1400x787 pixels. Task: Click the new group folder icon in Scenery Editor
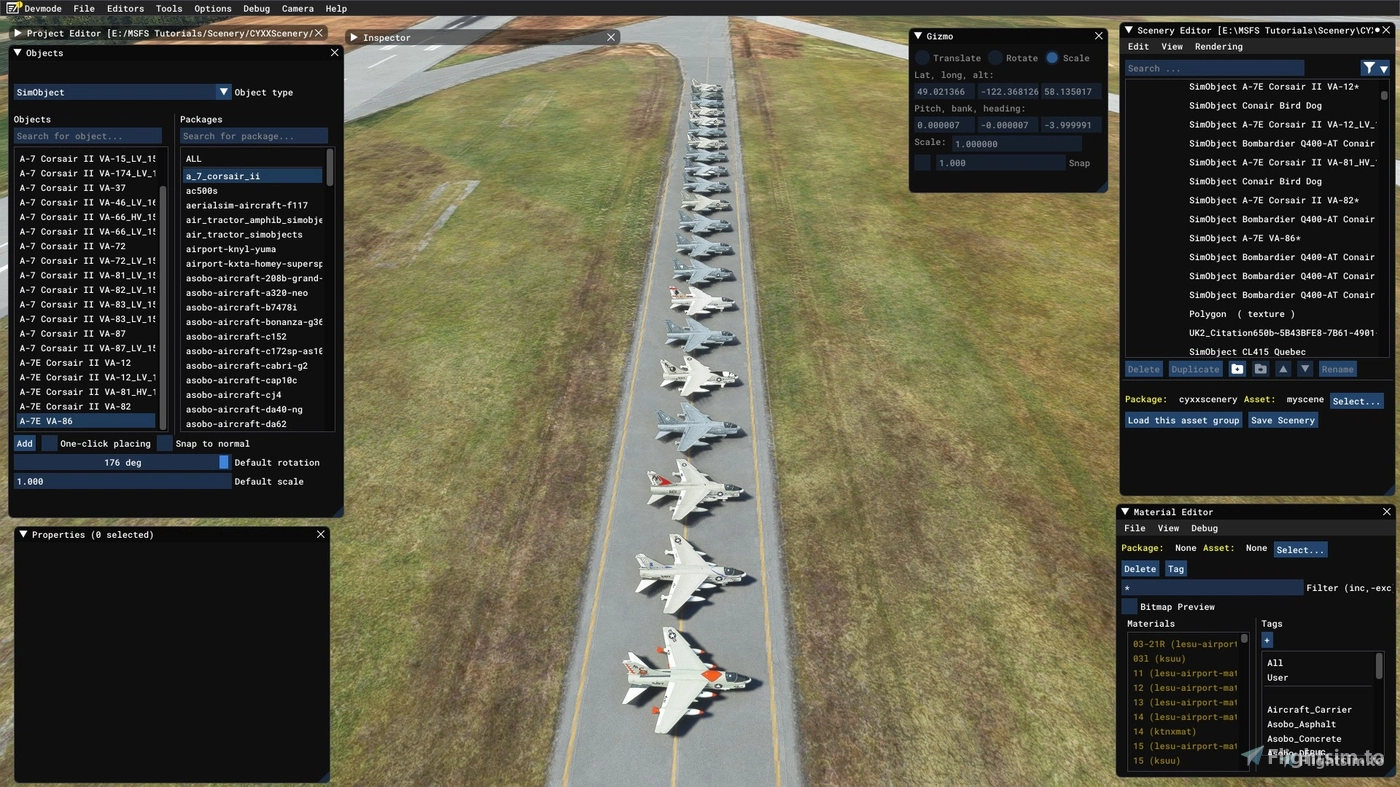pos(1237,369)
